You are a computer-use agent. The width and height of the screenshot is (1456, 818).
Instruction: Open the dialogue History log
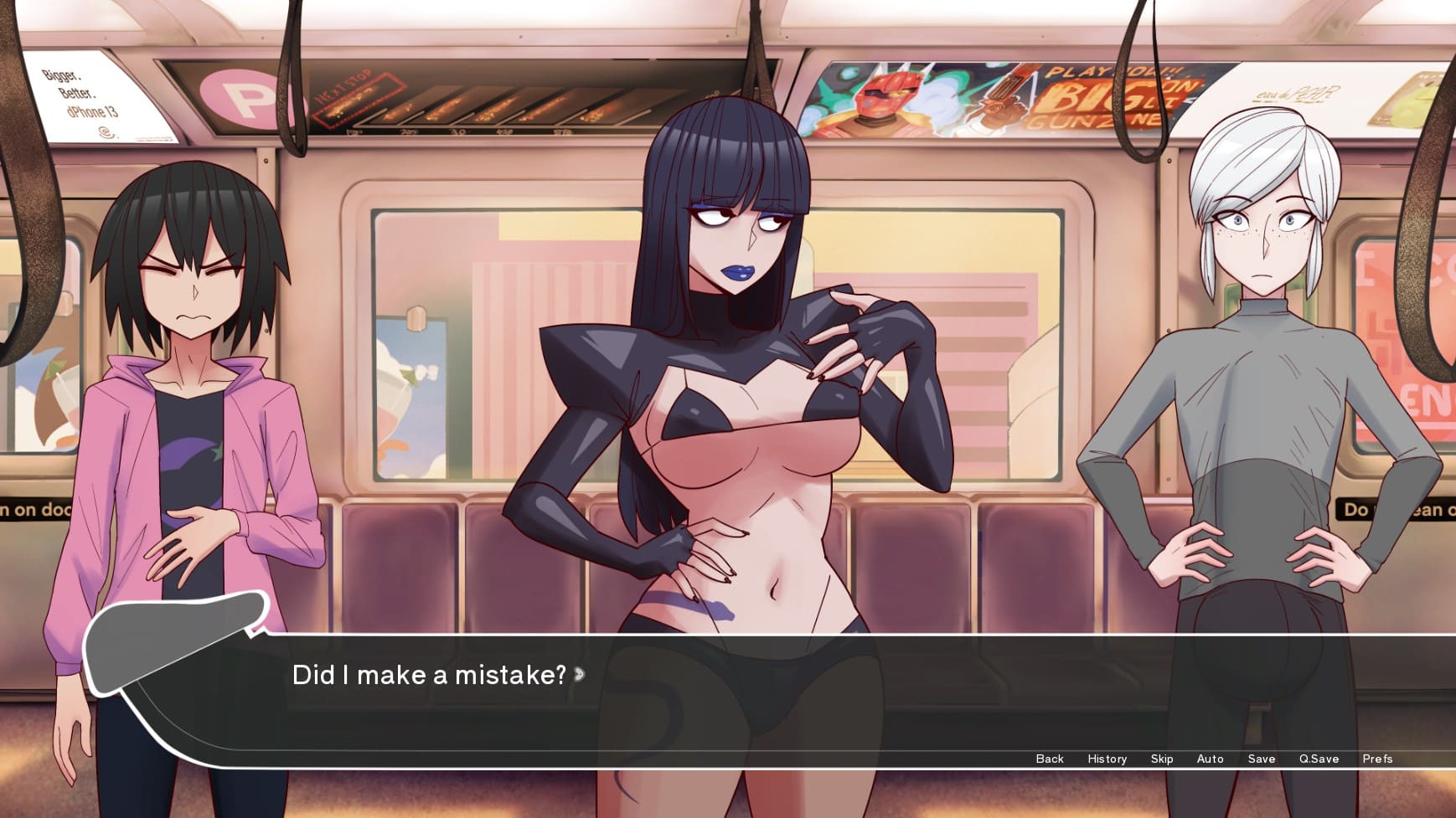click(1107, 759)
